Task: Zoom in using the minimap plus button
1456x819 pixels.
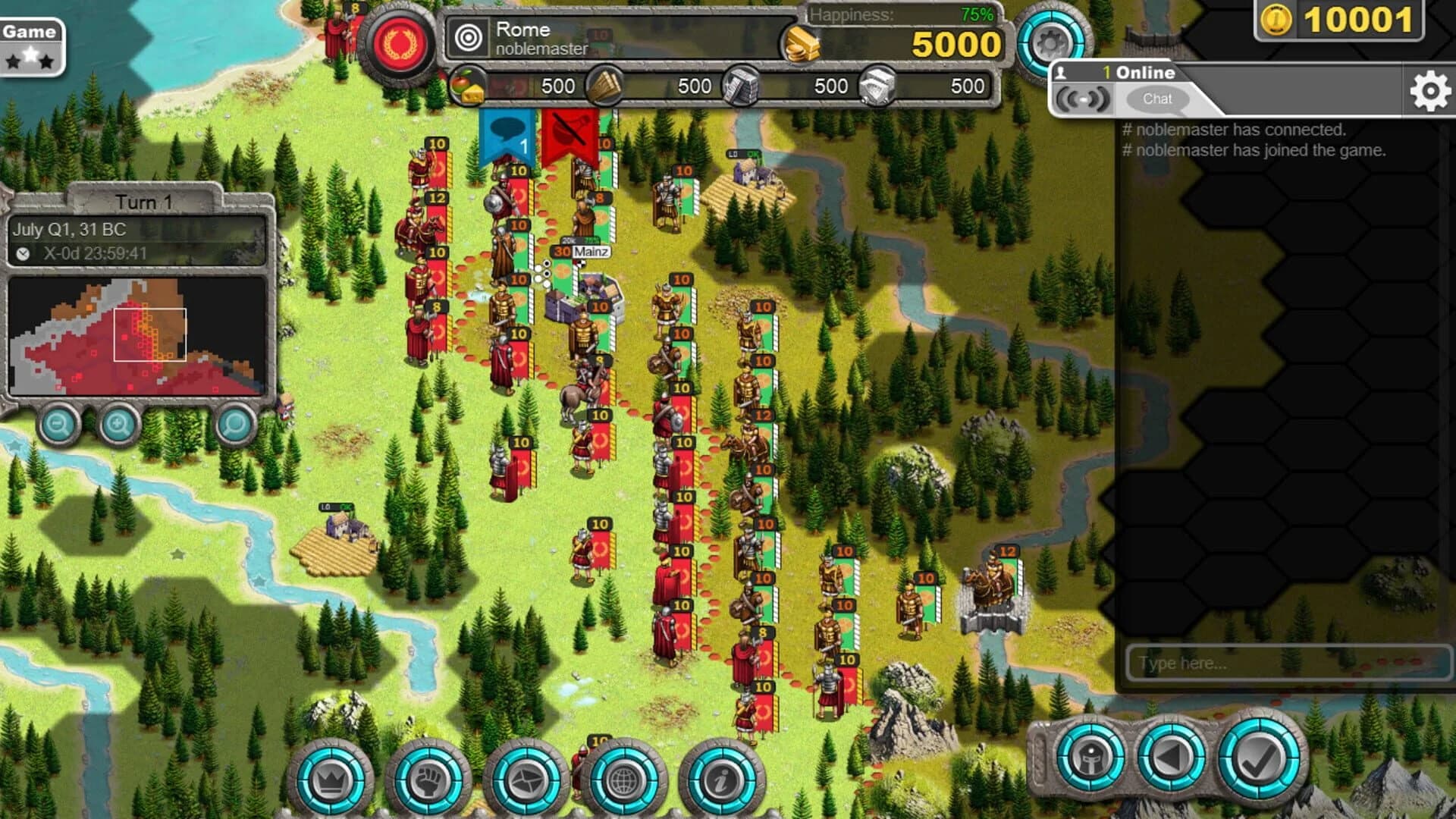Action: click(118, 426)
